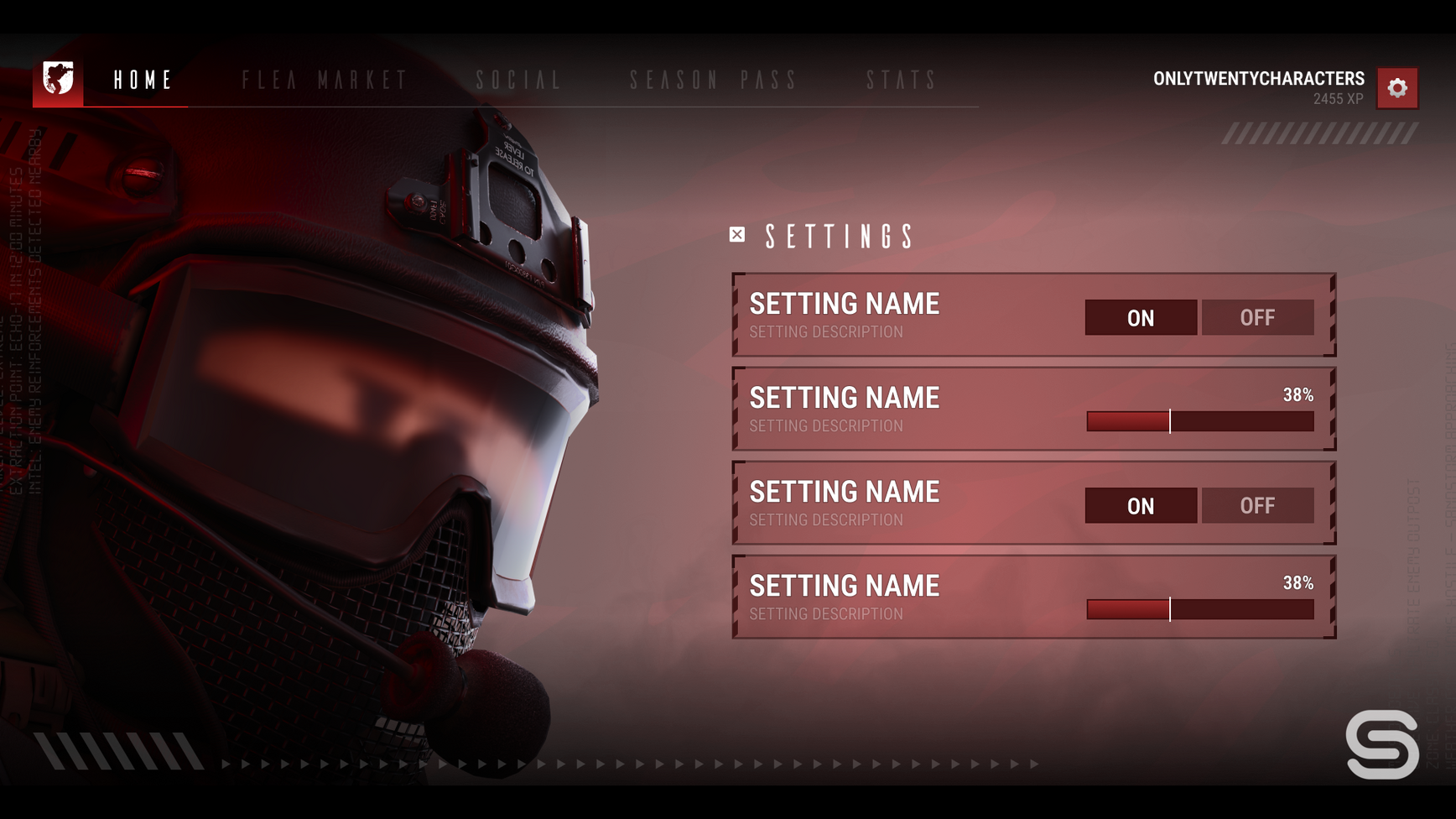Open the STATS tab

click(x=902, y=81)
